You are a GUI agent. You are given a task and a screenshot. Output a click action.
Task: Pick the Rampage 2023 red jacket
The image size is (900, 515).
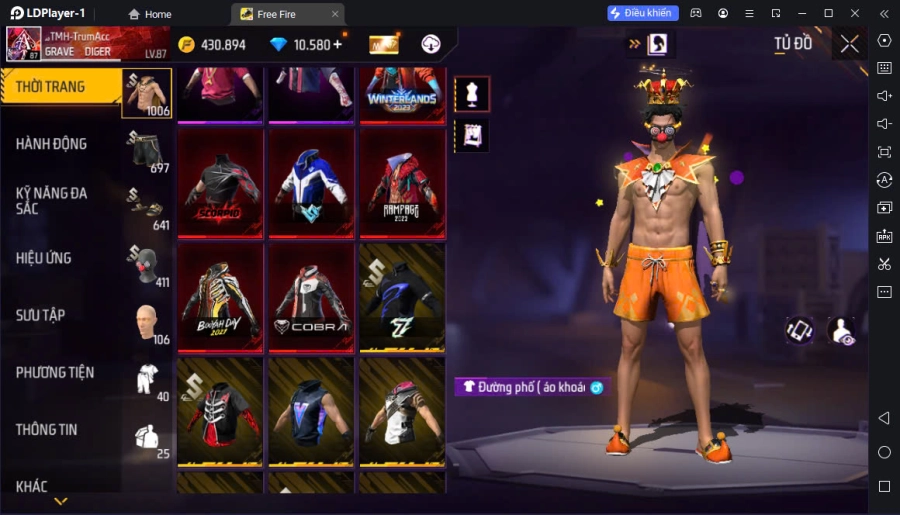coord(402,183)
